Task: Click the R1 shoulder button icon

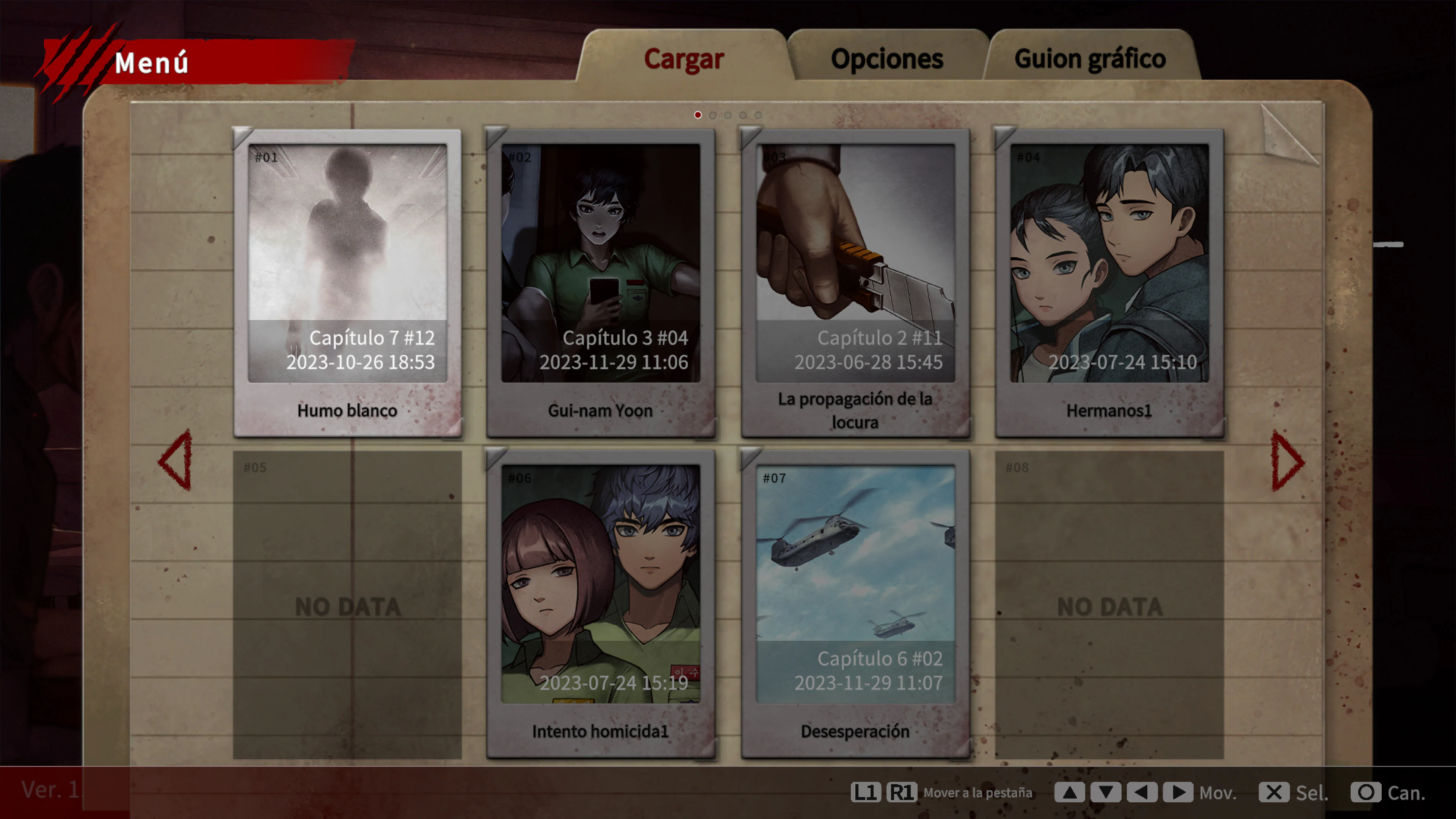Action: (x=902, y=792)
